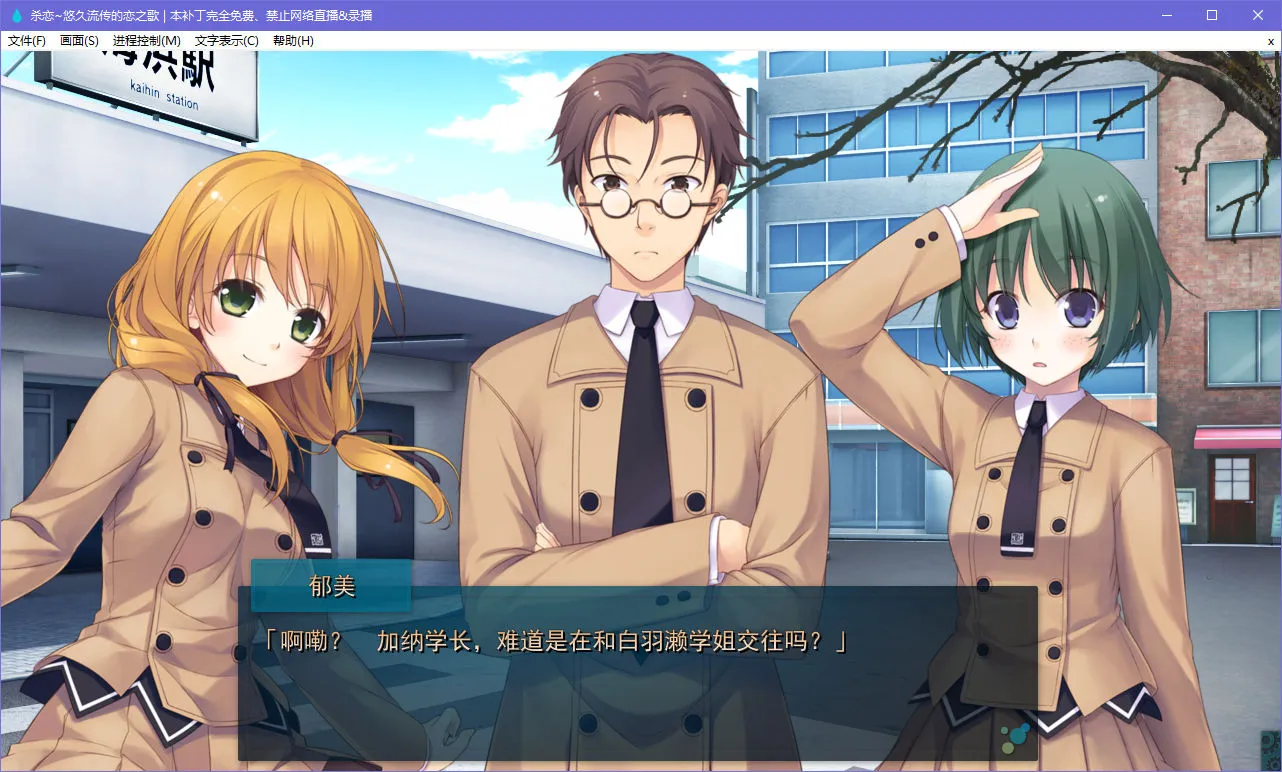Open the 进程控制(M) process control menu
Image resolution: width=1282 pixels, height=772 pixels.
click(147, 41)
